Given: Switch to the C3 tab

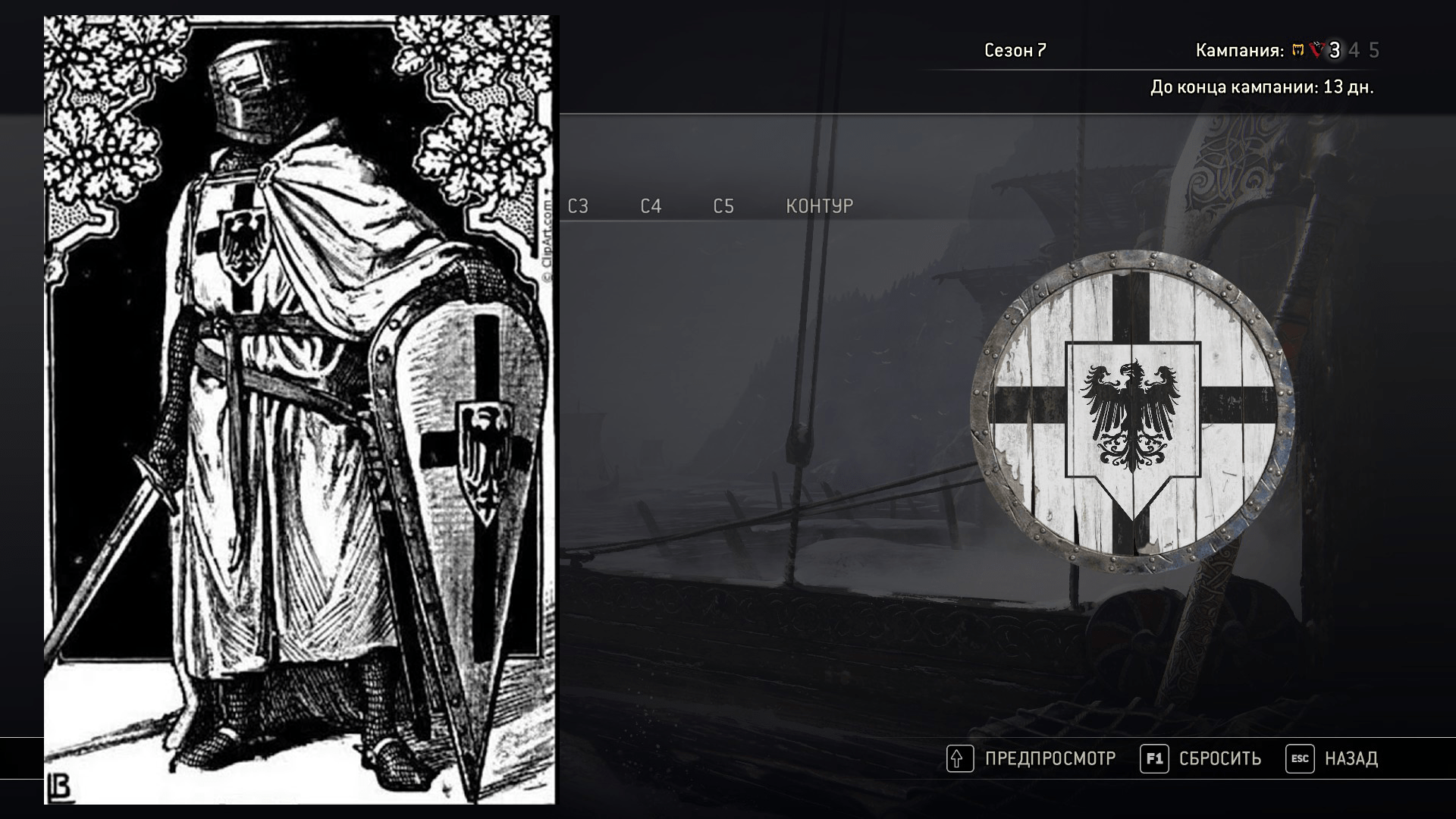Looking at the screenshot, I should click(x=578, y=206).
